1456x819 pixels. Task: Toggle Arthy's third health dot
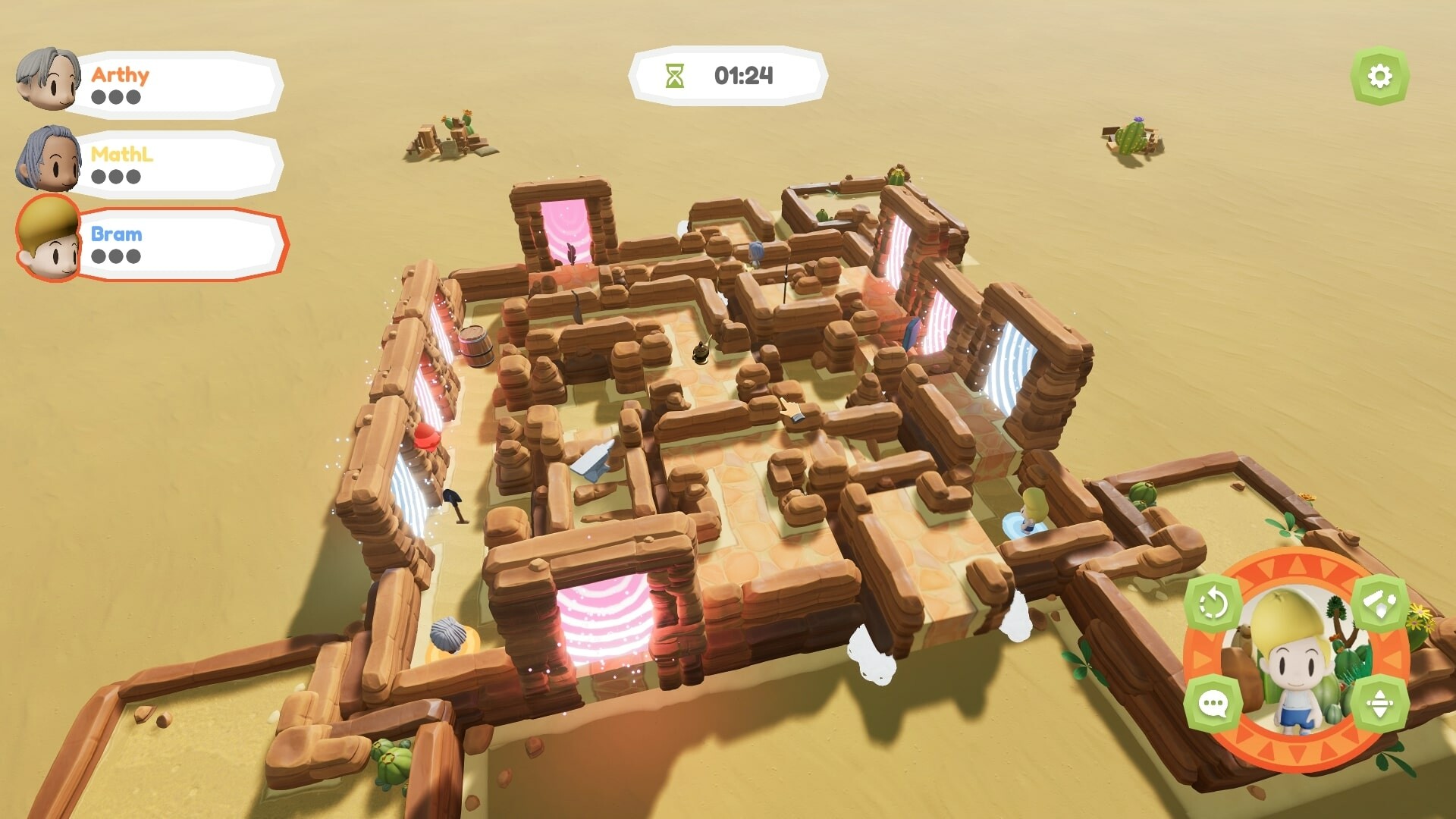pyautogui.click(x=135, y=97)
